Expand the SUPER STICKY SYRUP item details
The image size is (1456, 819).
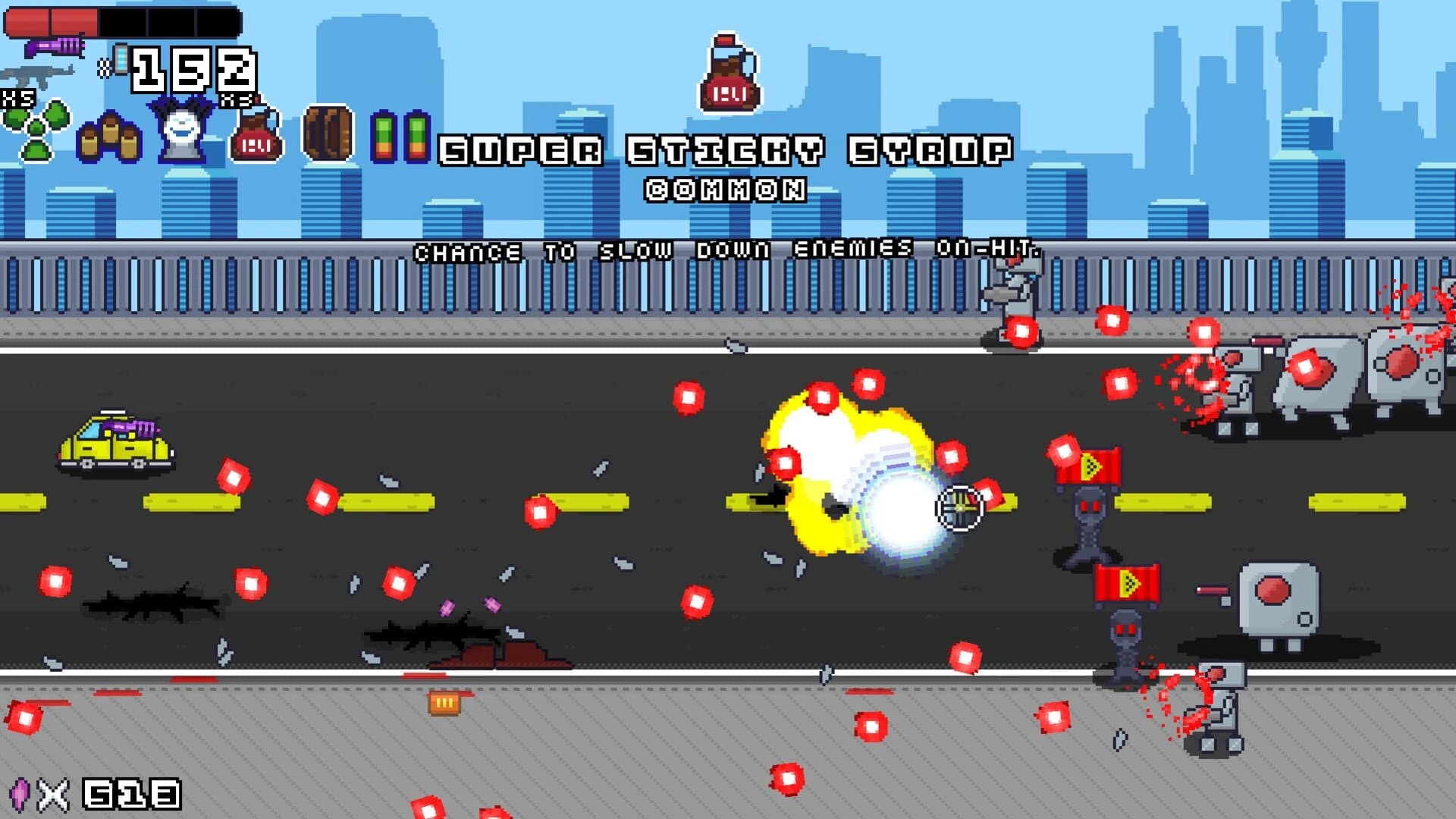(x=726, y=150)
